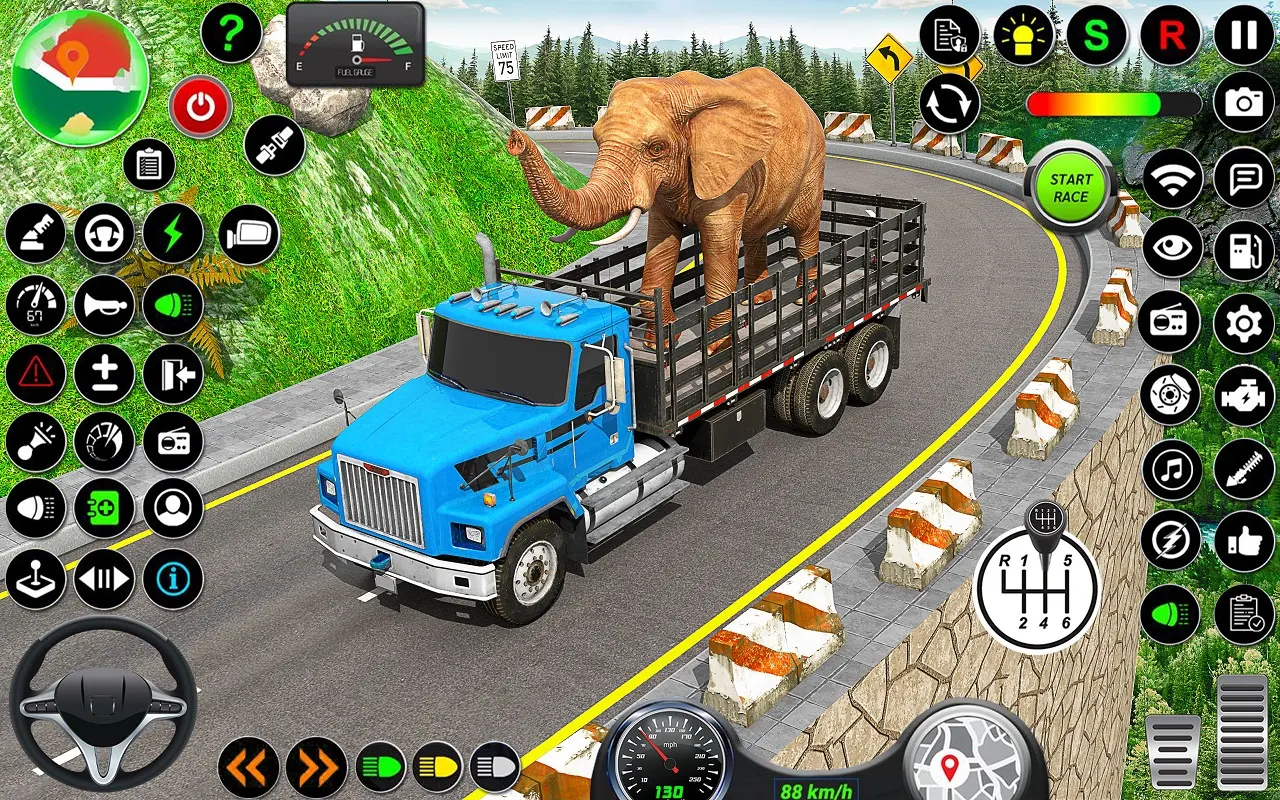Open the settings gear menu
The width and height of the screenshot is (1280, 800).
pyautogui.click(x=1243, y=320)
